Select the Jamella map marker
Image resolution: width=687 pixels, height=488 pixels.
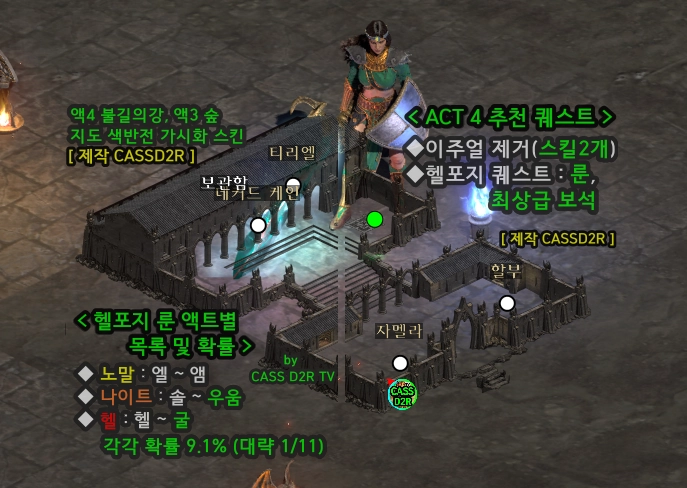point(400,363)
